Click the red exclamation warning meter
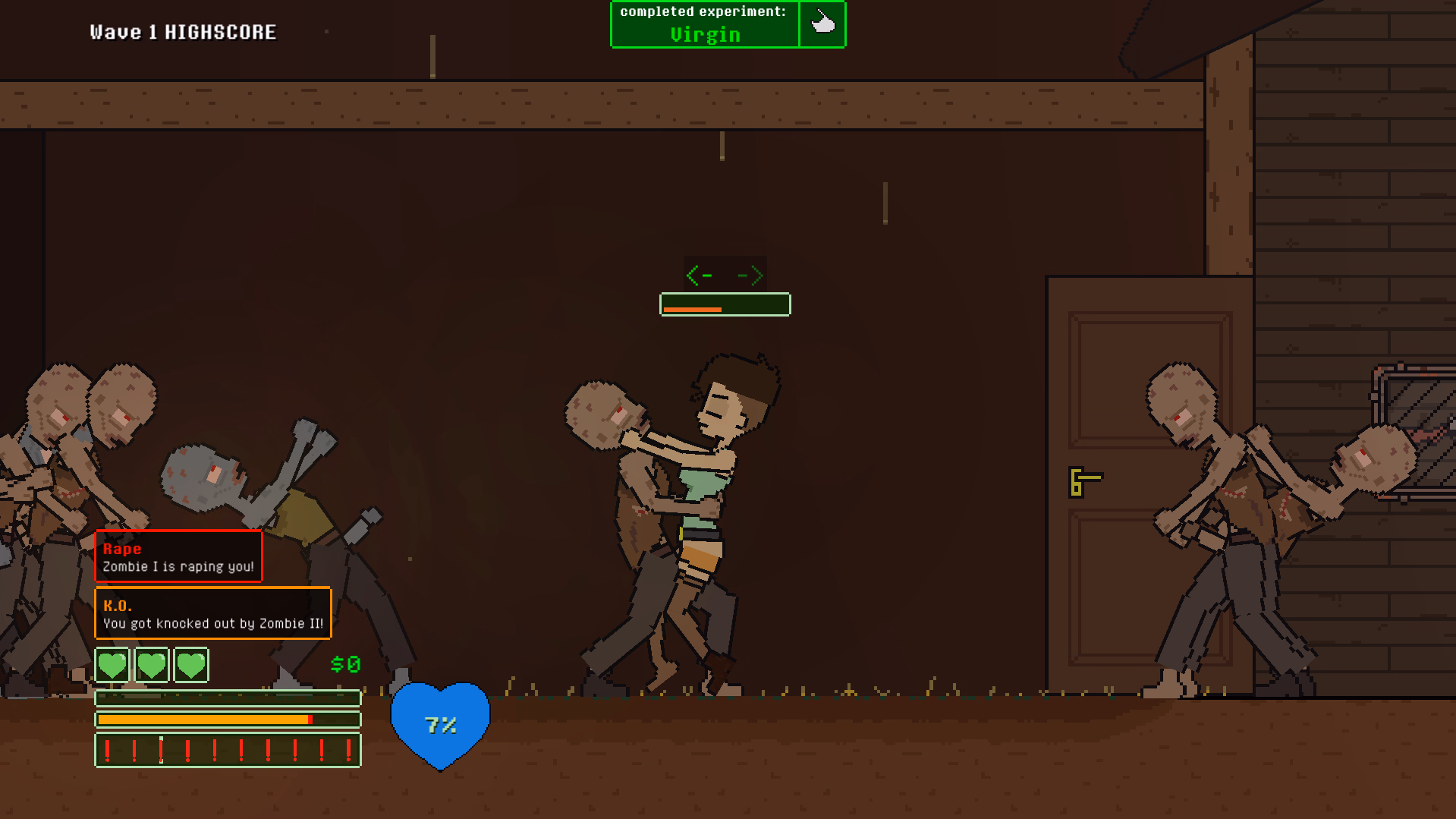The width and height of the screenshot is (1456, 819). click(x=227, y=750)
